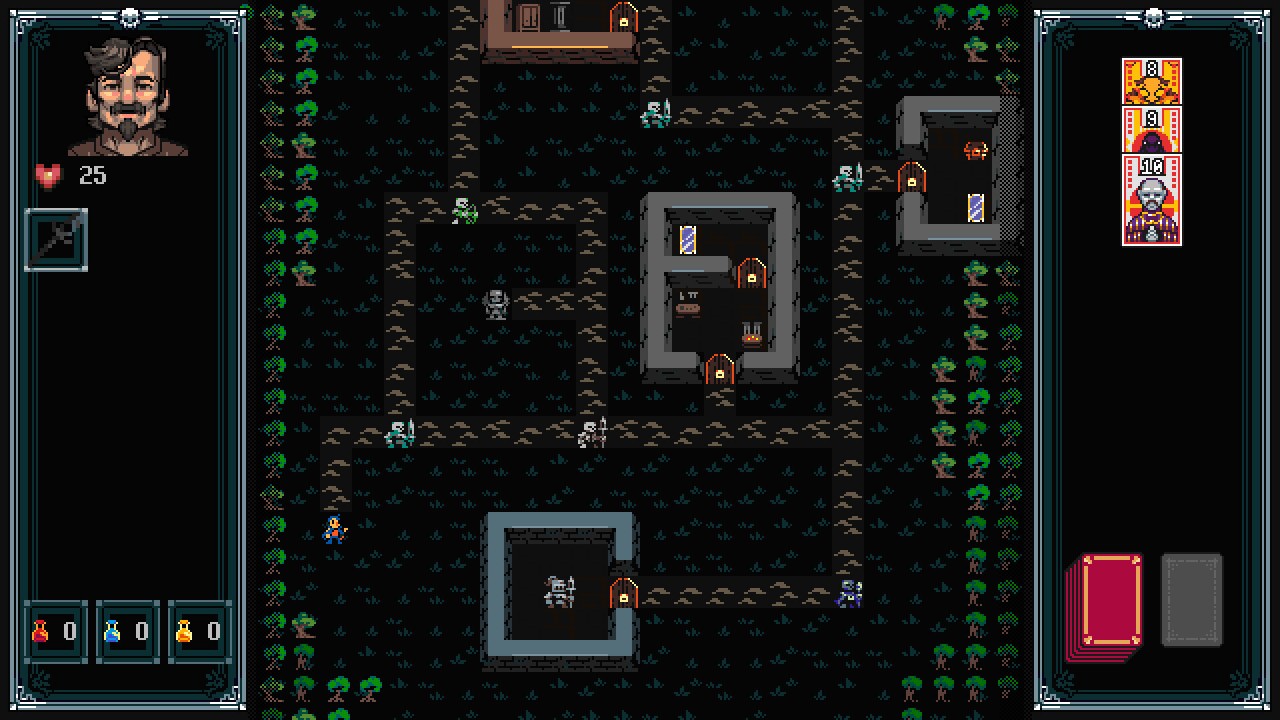Pick the hooded figure card numbered 9
1280x720 pixels.
pyautogui.click(x=1152, y=130)
